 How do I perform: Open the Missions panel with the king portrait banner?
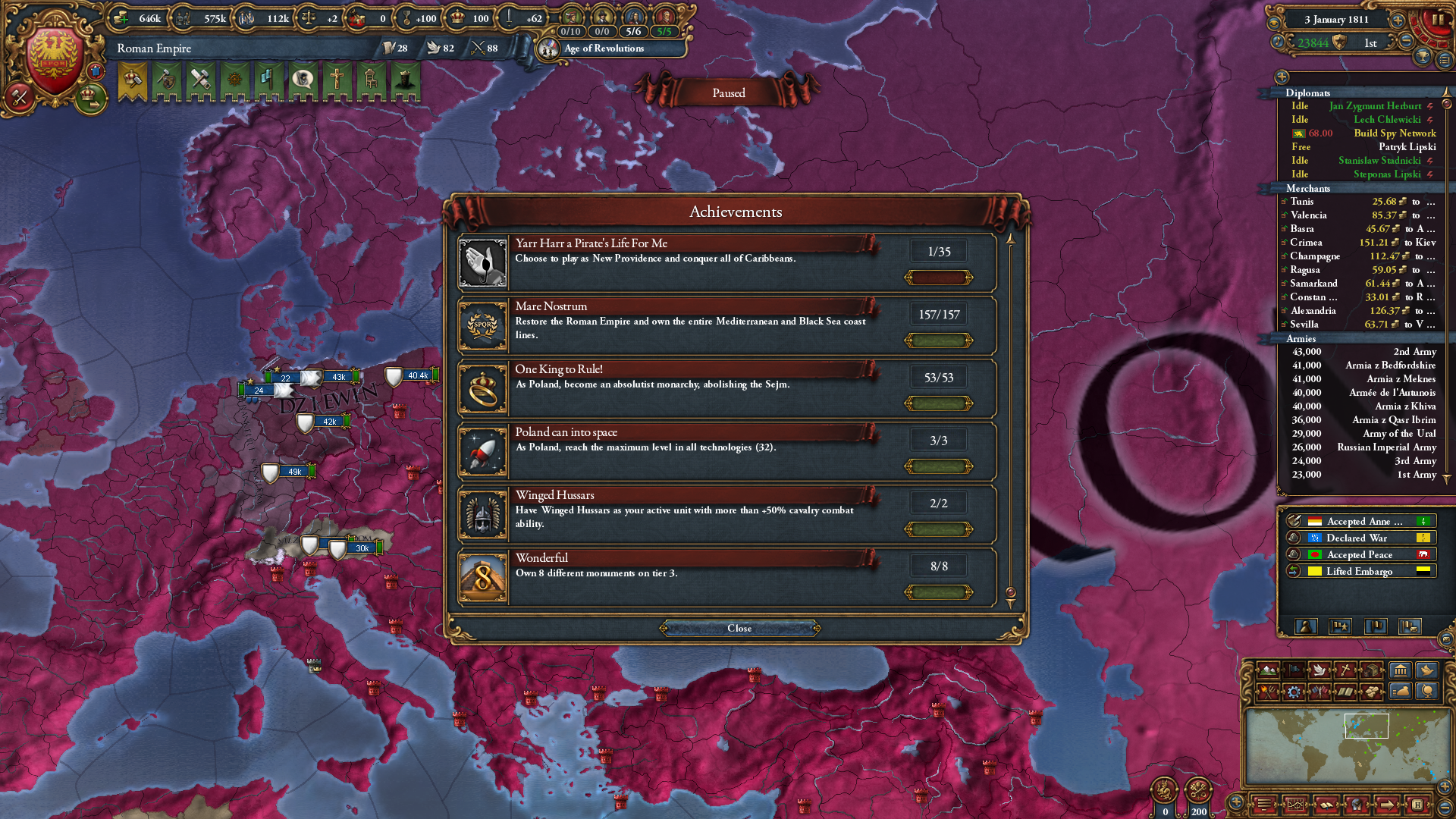pyautogui.click(x=404, y=80)
